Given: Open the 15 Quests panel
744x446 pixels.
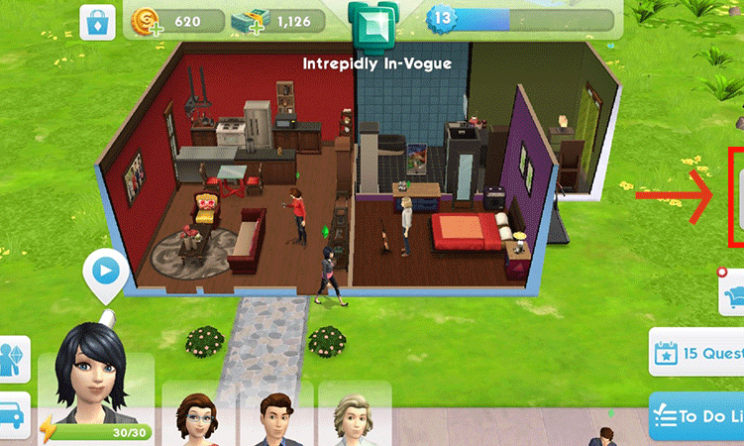Looking at the screenshot, I should coord(698,352).
